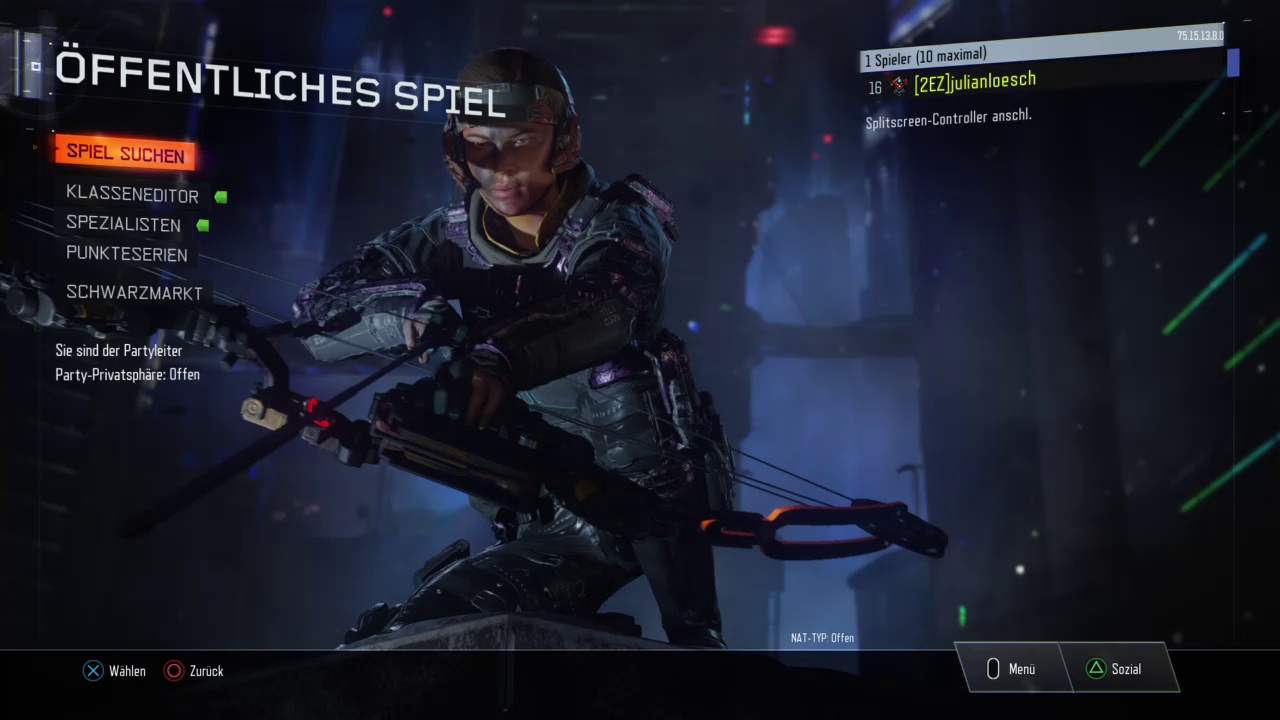Select Punkteserien from the menu
This screenshot has height=720, width=1280.
coord(126,254)
